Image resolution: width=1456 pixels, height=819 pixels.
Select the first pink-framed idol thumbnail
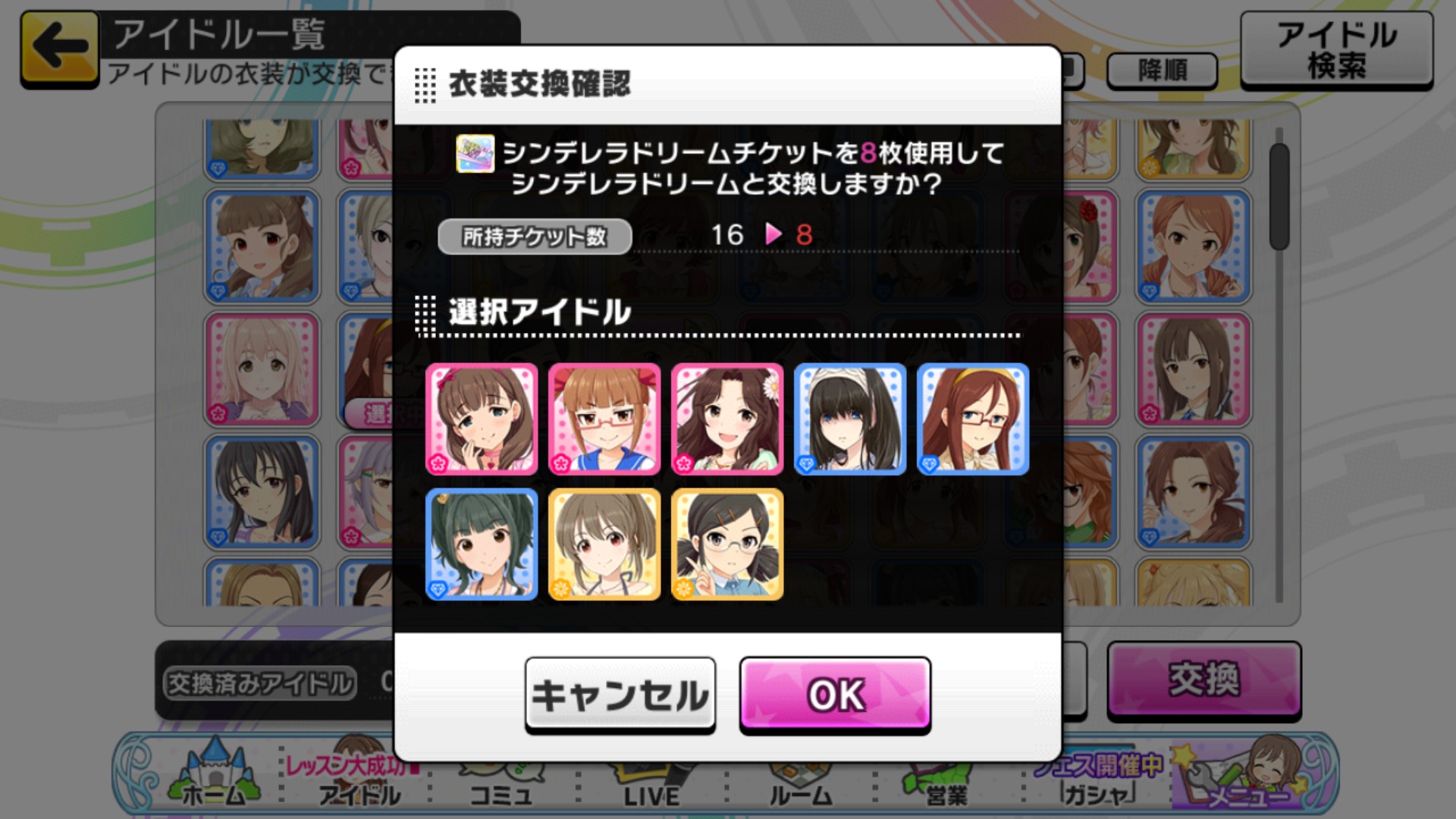click(x=482, y=418)
